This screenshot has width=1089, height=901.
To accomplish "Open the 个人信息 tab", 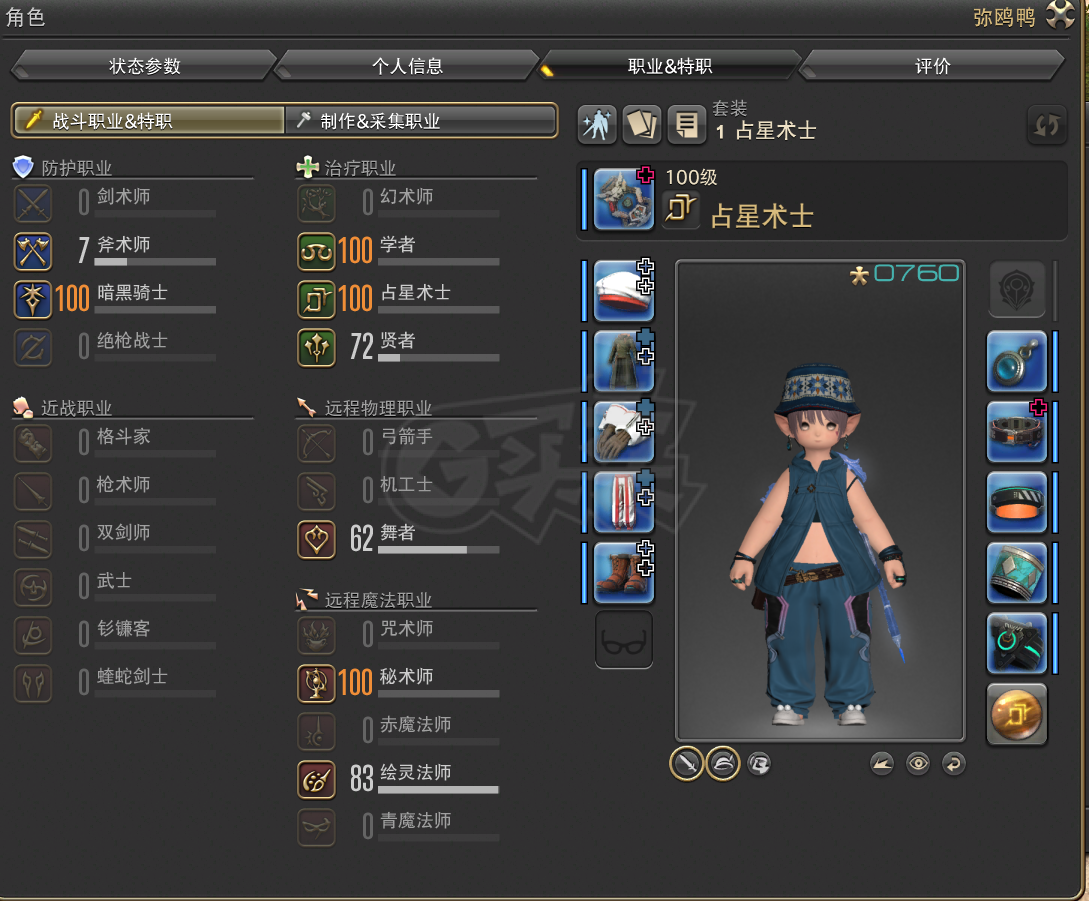I will (407, 67).
